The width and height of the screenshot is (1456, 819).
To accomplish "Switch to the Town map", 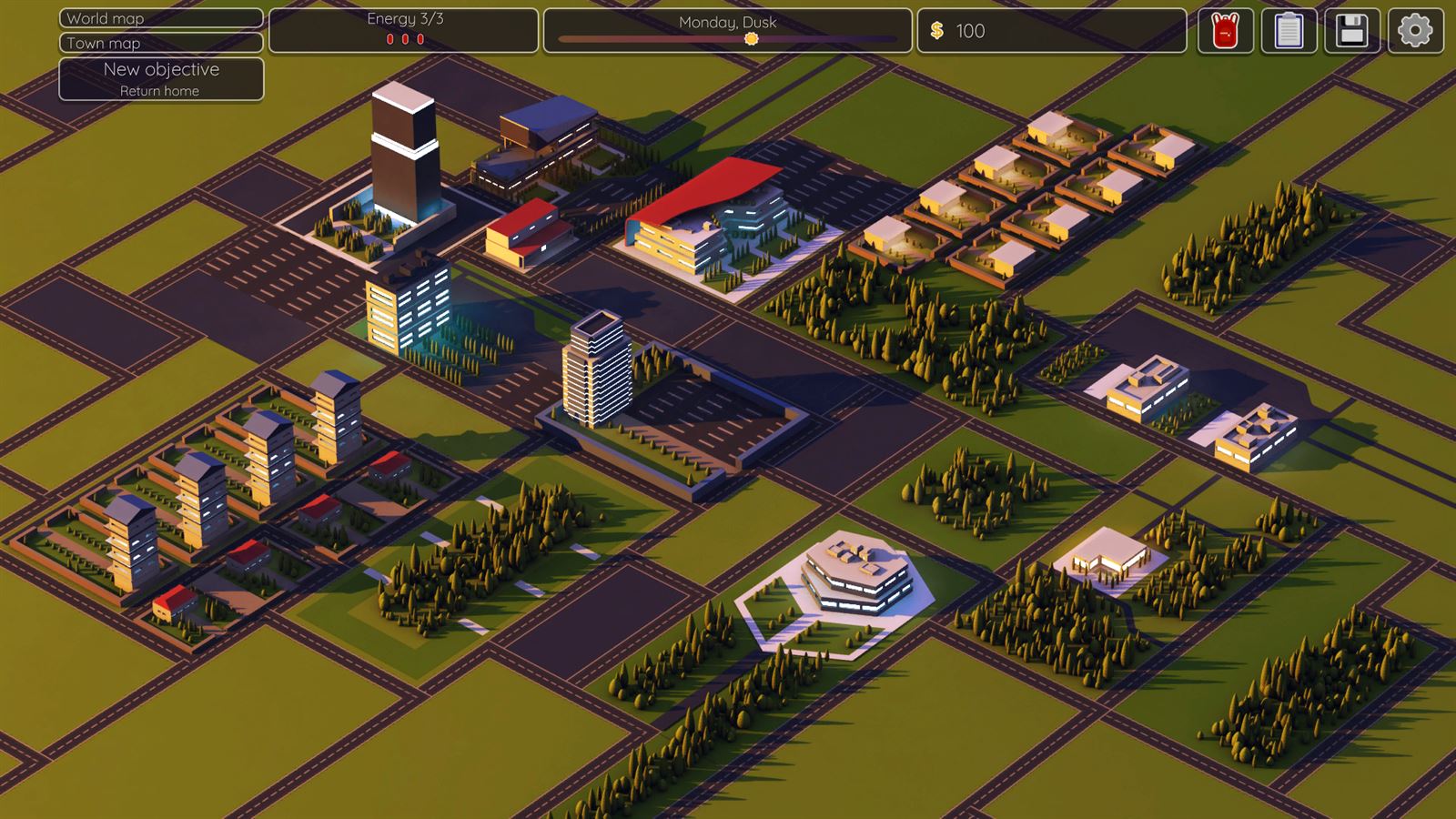I will coord(161,43).
